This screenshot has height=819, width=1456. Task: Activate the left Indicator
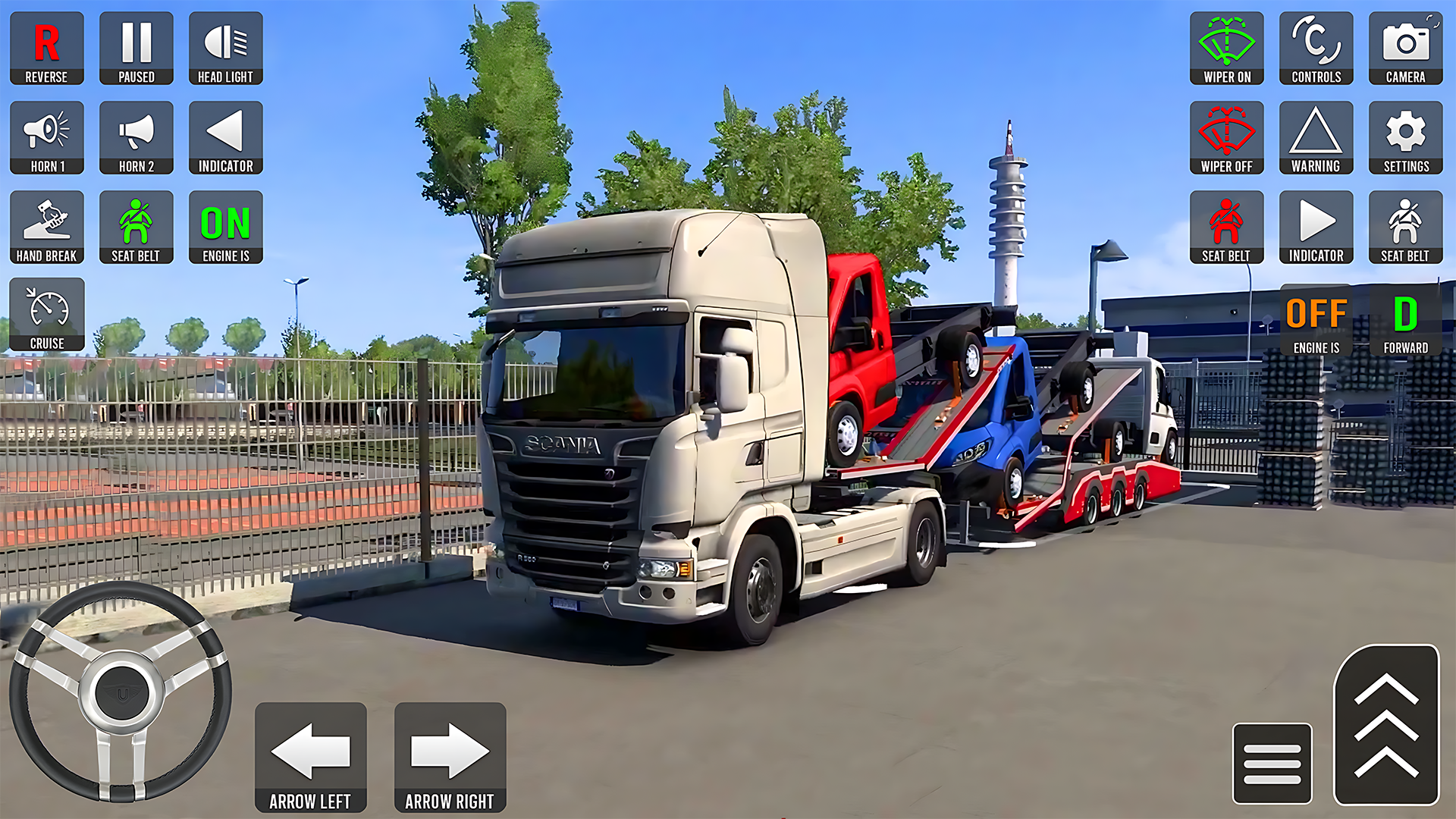point(225,136)
